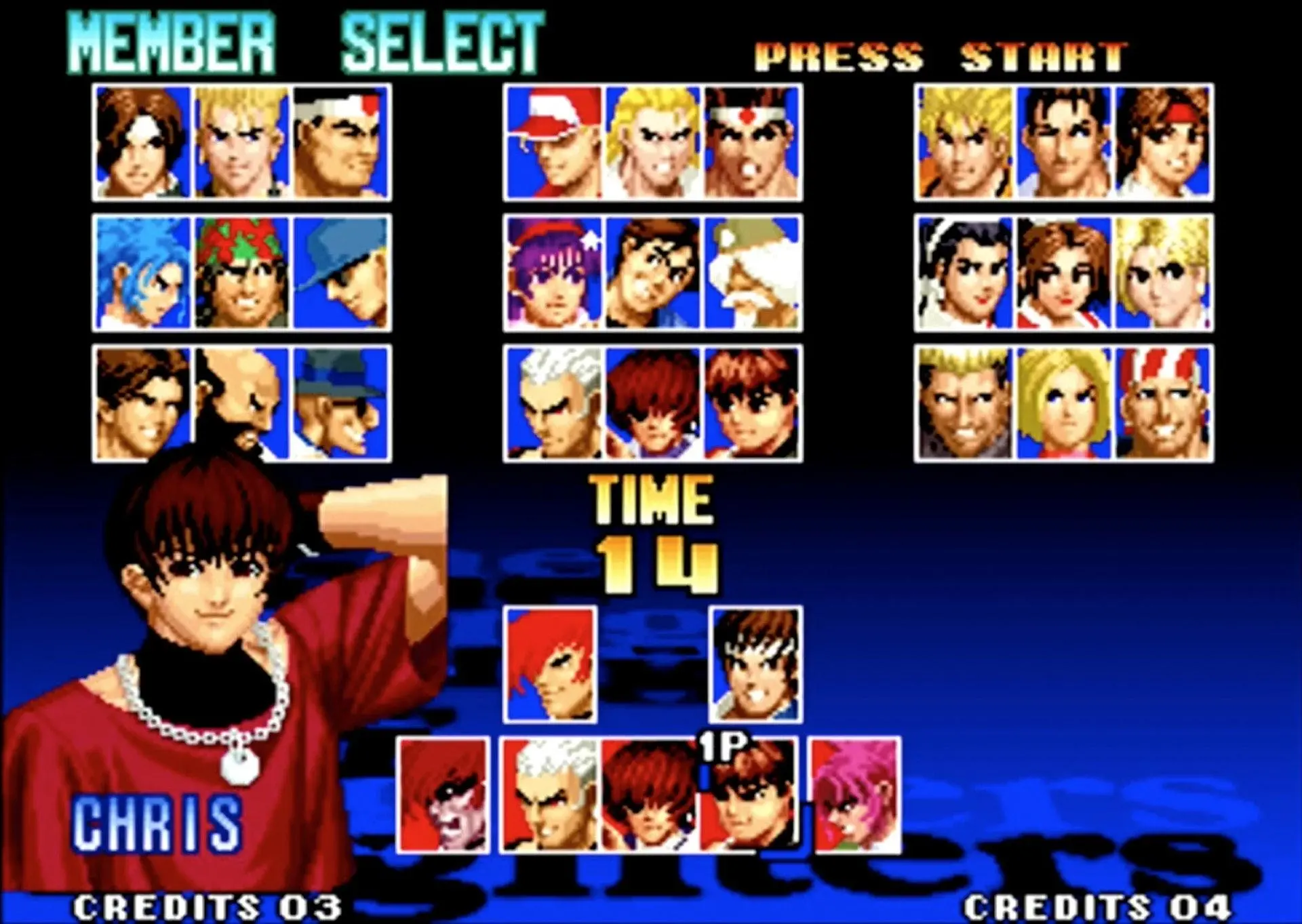Choose purple-haired Athena's portrait
Screen dimensions: 1302x924
(x=554, y=273)
